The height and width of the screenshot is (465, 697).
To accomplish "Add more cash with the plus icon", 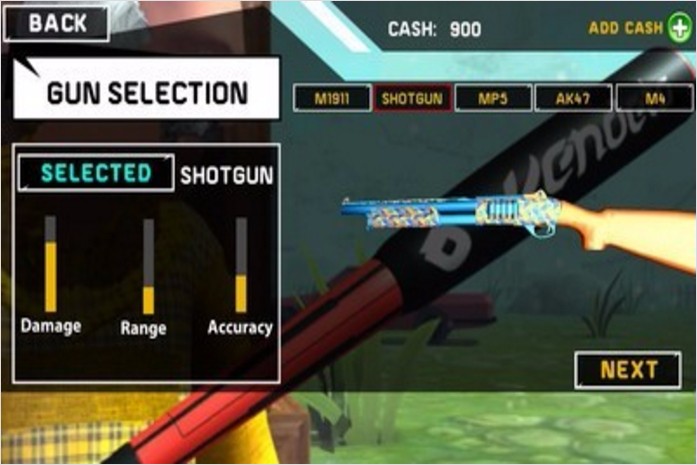I will point(679,28).
